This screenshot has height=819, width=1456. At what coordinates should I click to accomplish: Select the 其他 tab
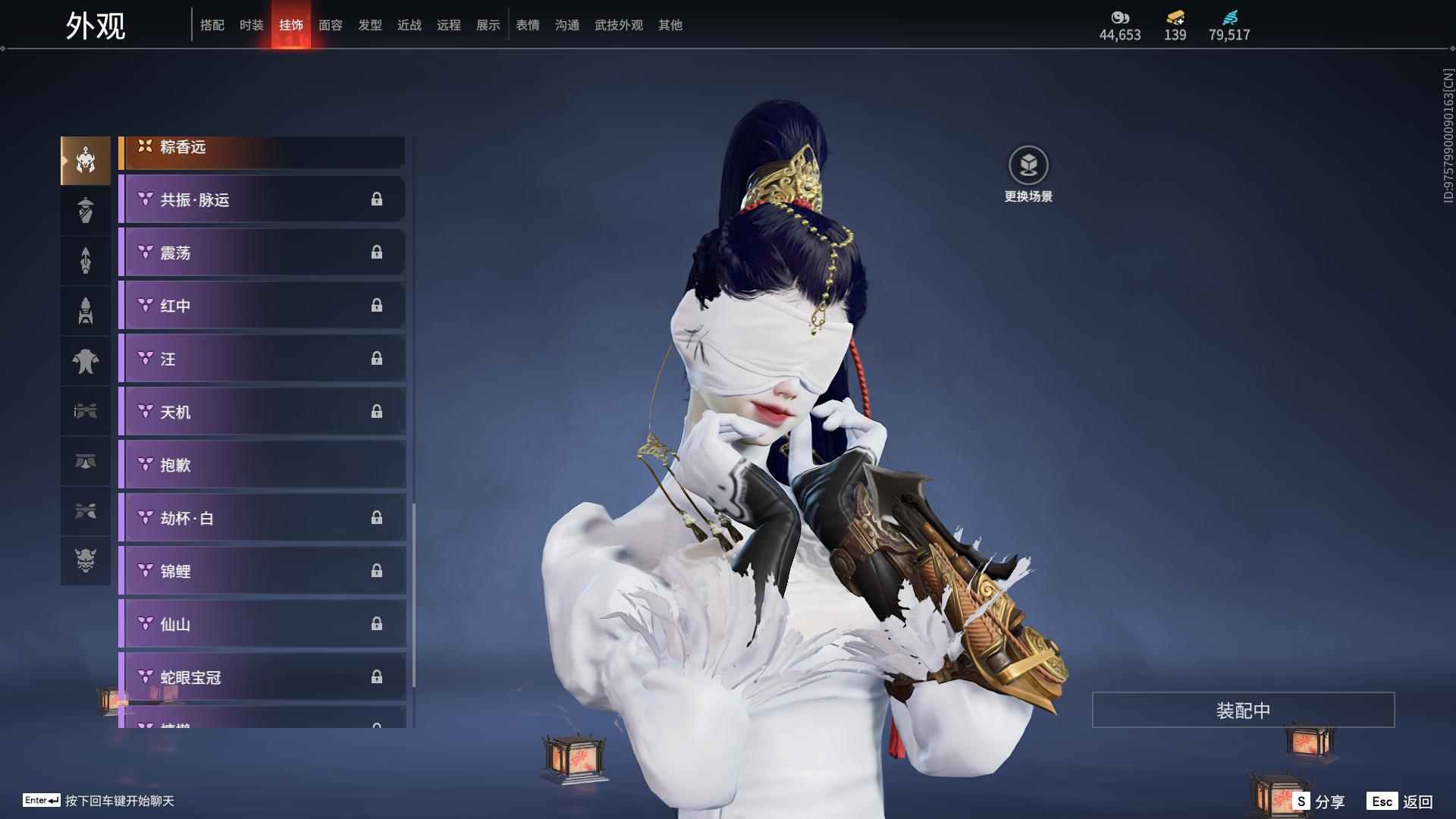670,25
